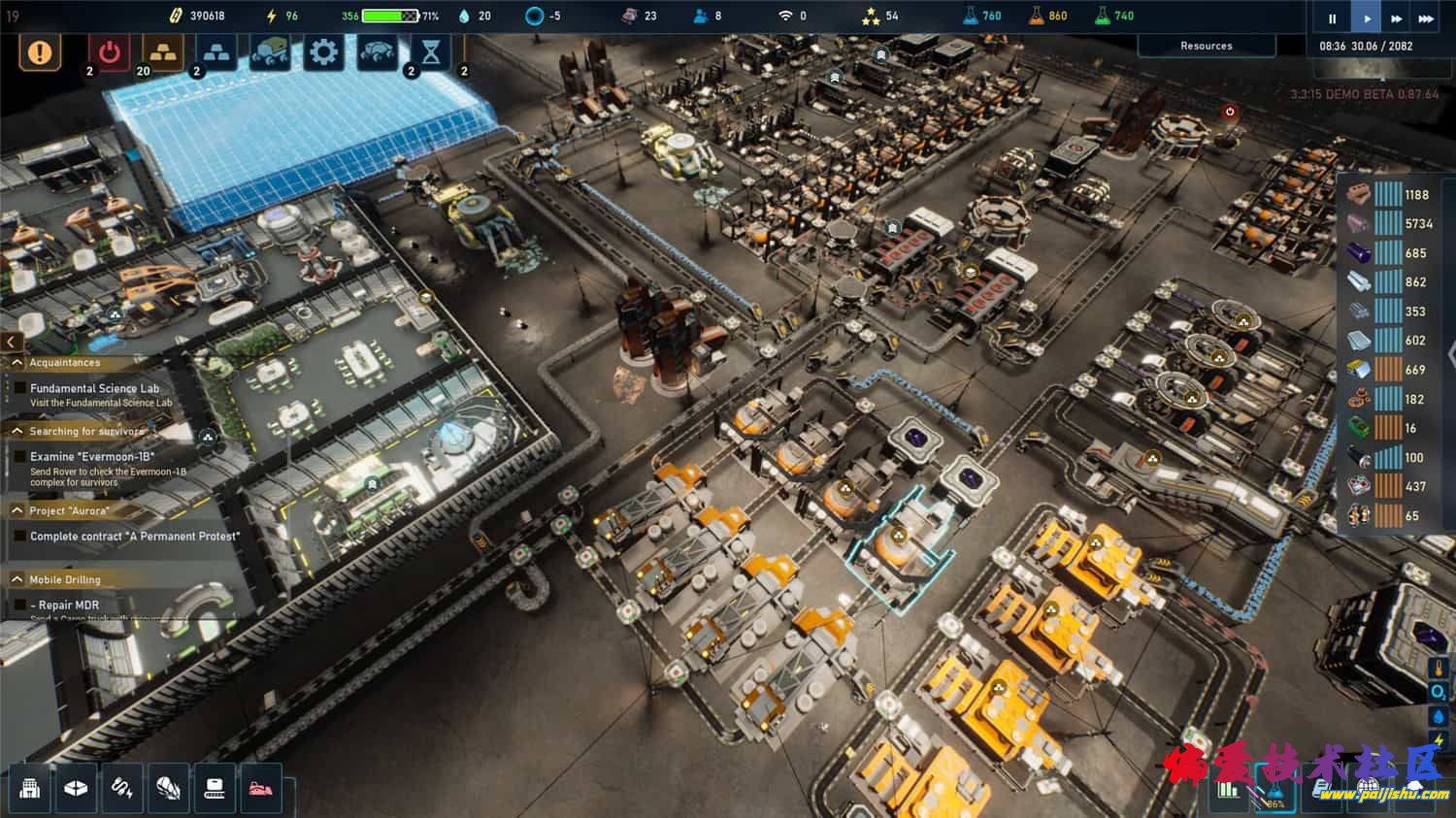Switch to double fast-forward speed
This screenshot has width=1456, height=818.
tap(1396, 18)
